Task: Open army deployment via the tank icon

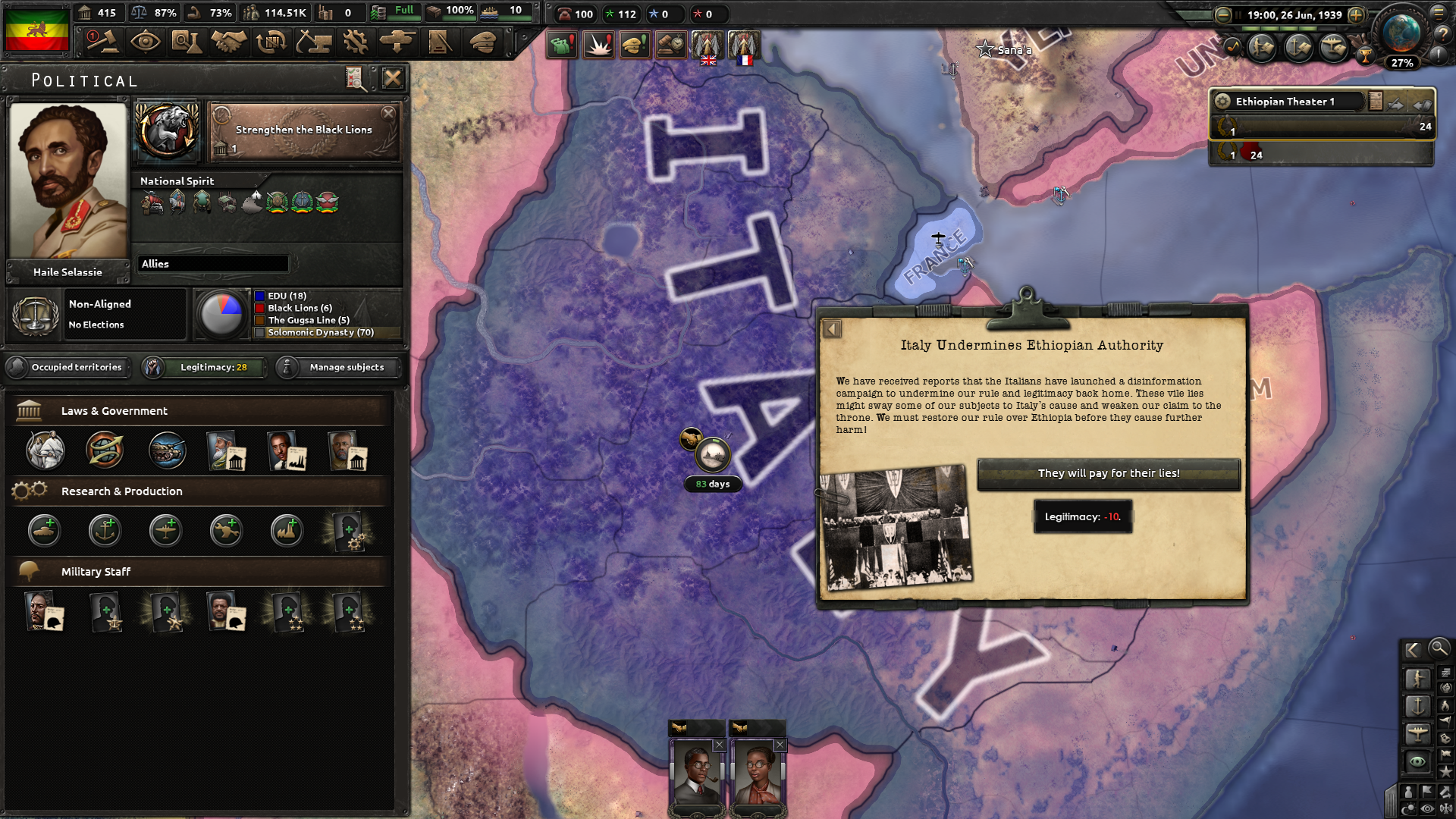Action: [x=400, y=43]
